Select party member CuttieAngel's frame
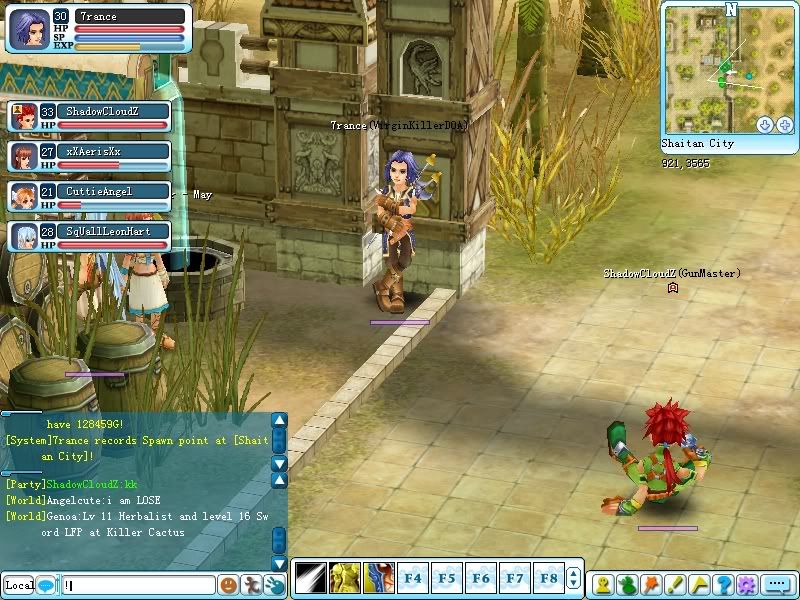 pyautogui.click(x=88, y=196)
